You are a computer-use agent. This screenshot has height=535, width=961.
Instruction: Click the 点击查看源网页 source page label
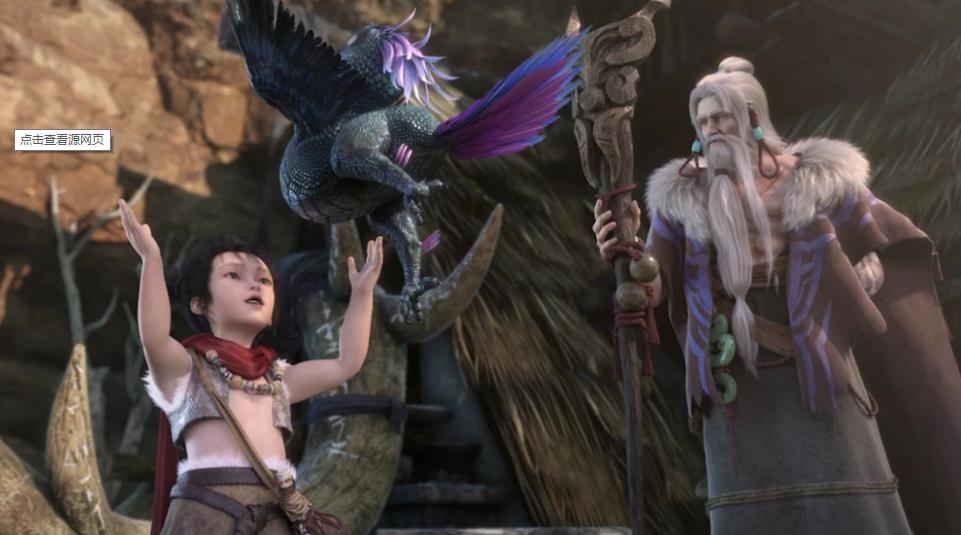(x=63, y=140)
